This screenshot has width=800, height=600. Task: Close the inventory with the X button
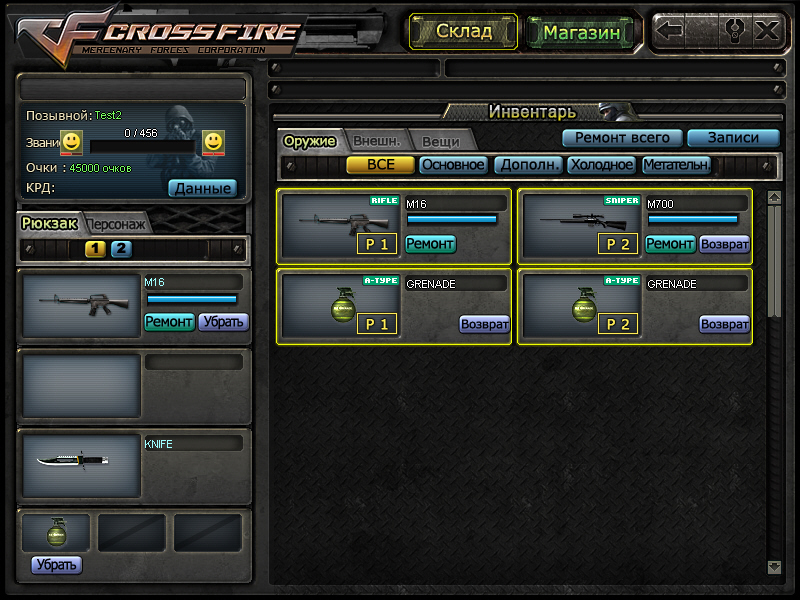coord(767,30)
